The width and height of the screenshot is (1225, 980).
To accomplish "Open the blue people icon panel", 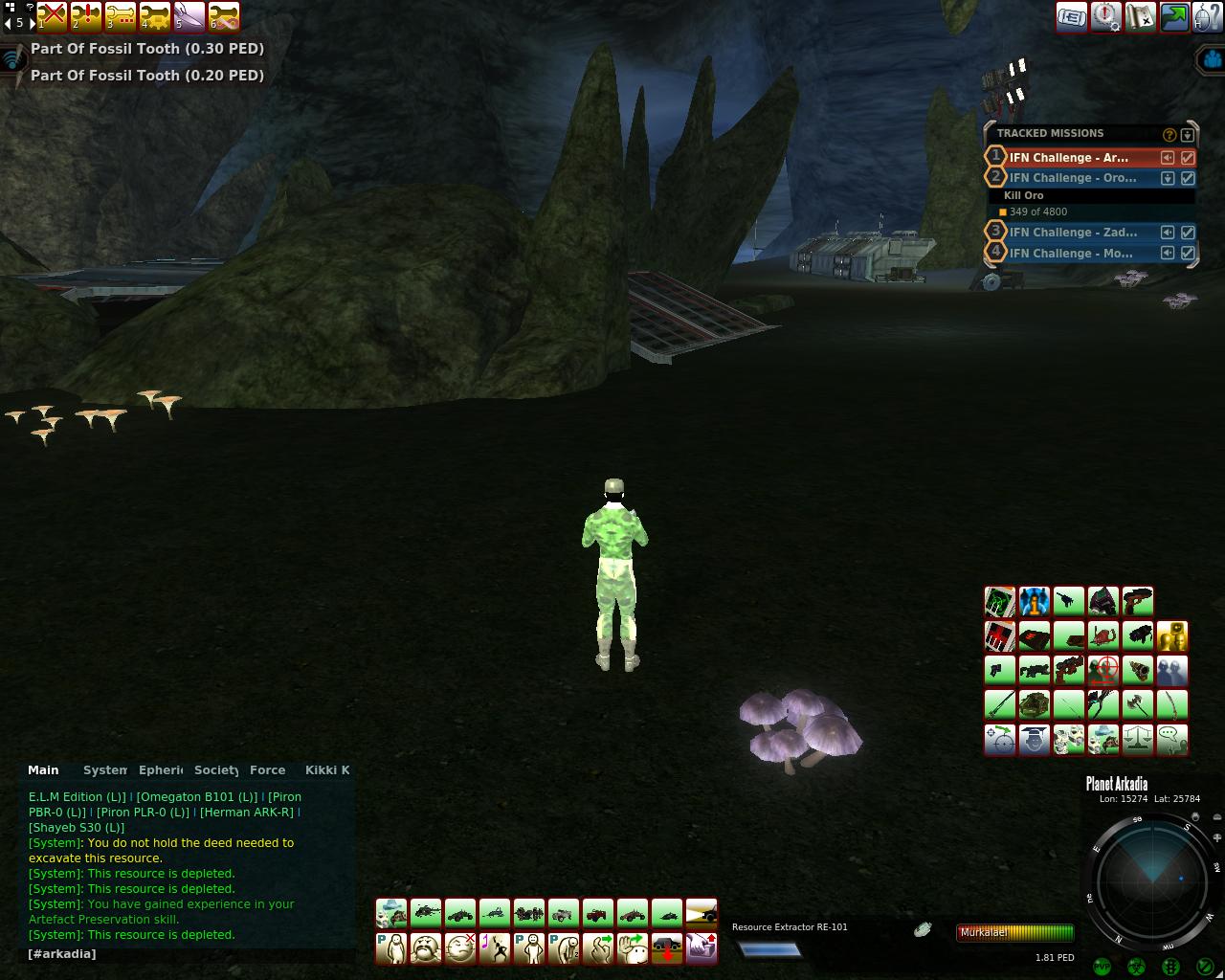I will click(x=1172, y=670).
